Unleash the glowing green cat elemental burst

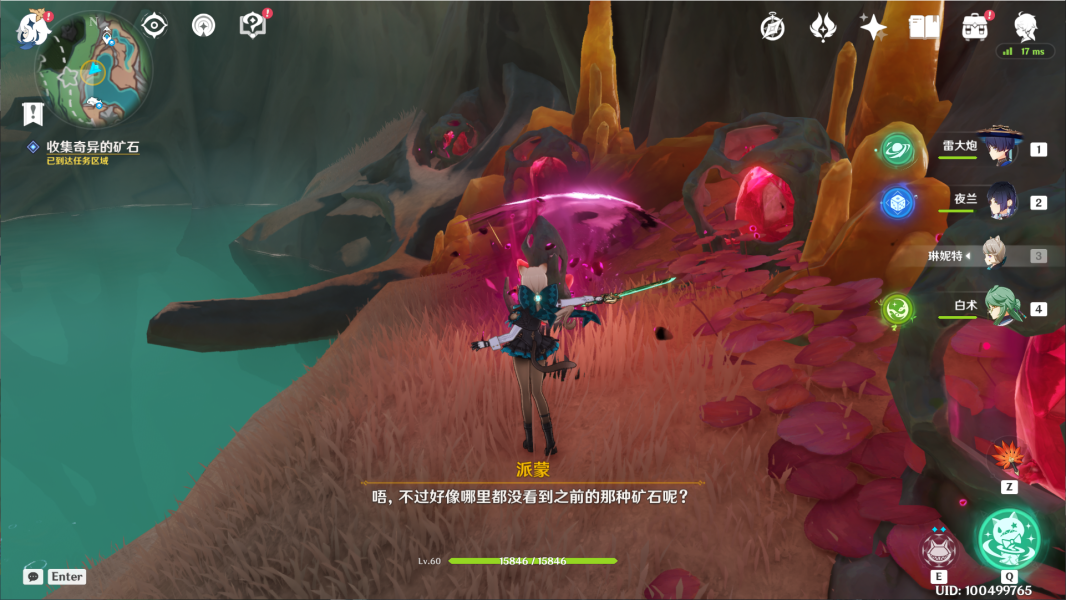click(x=1008, y=540)
